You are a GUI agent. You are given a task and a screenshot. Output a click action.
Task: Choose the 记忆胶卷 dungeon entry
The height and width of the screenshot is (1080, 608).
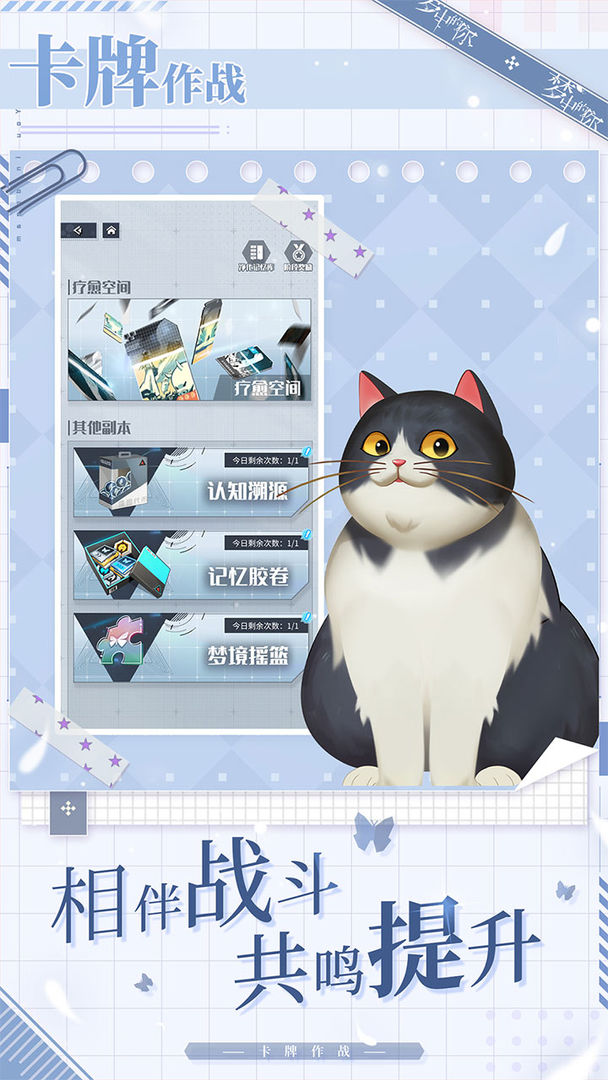pos(192,565)
